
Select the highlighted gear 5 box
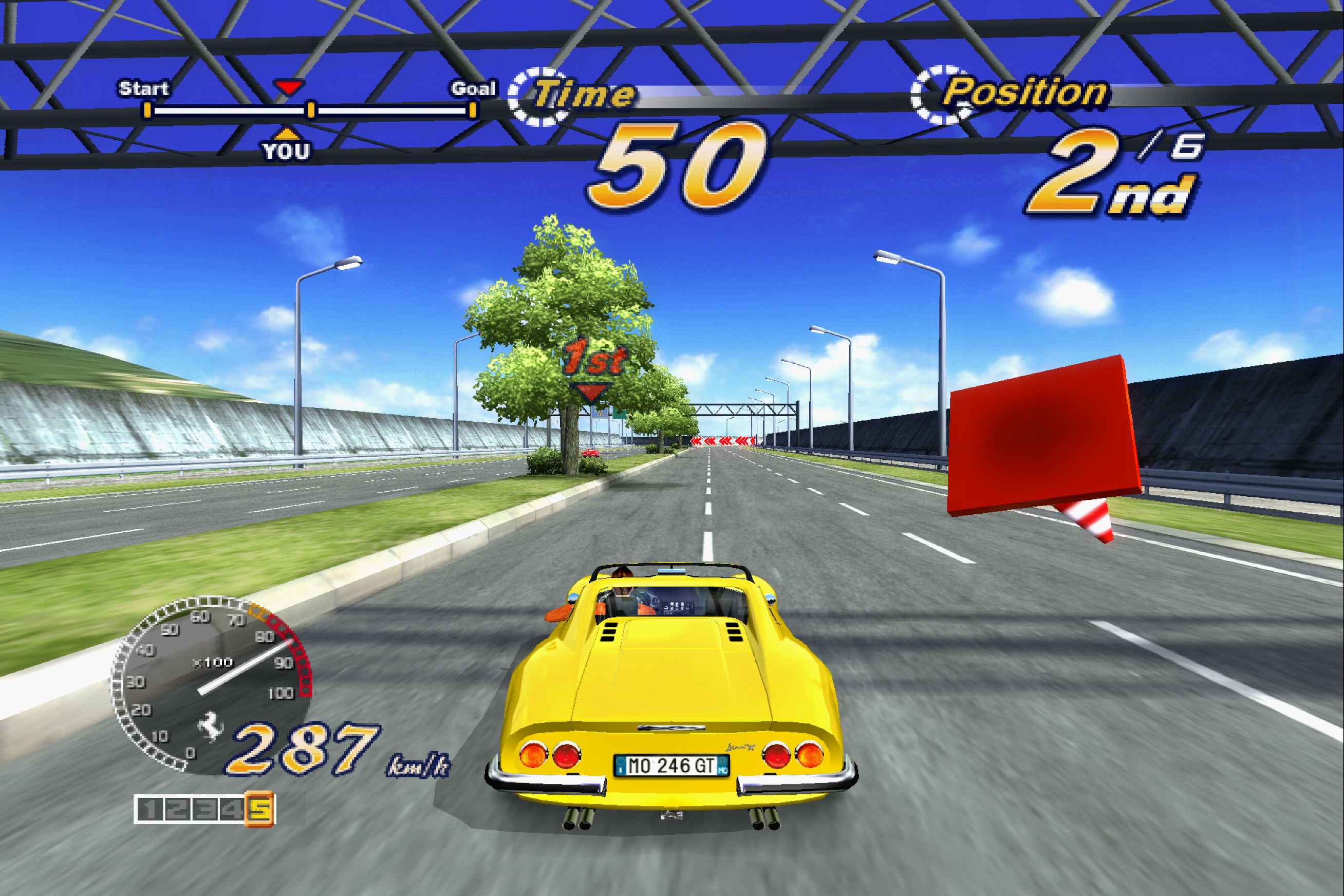point(260,809)
